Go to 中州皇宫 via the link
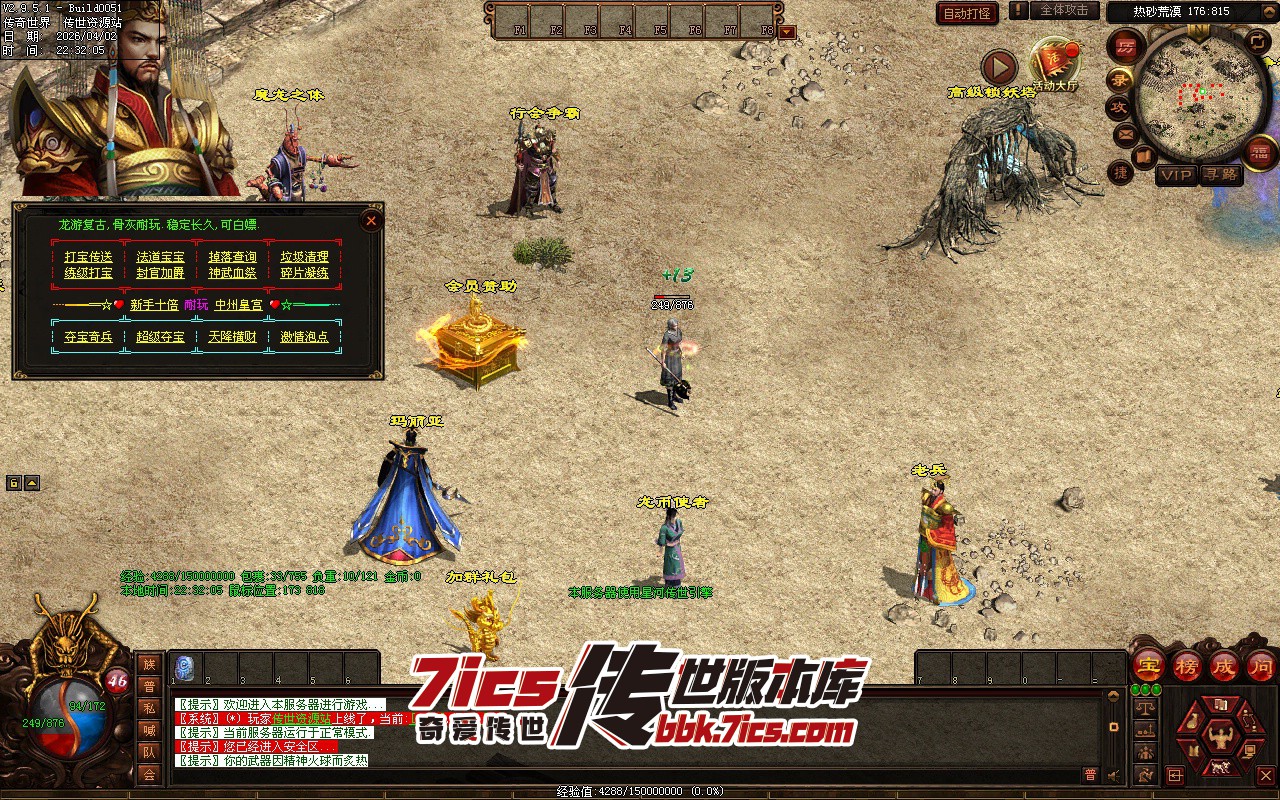1280x800 pixels. pyautogui.click(x=239, y=305)
